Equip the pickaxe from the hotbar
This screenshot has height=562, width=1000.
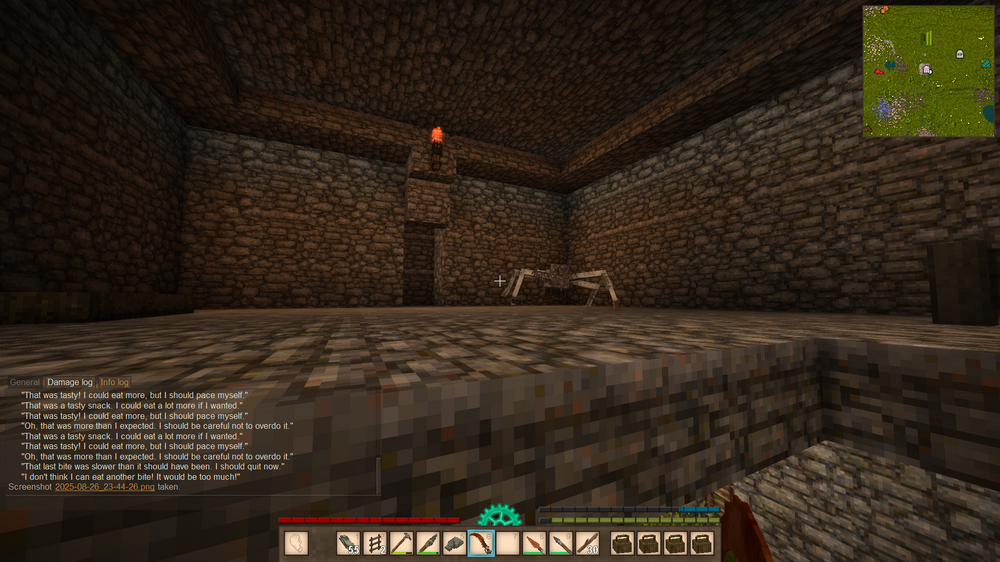coord(402,543)
